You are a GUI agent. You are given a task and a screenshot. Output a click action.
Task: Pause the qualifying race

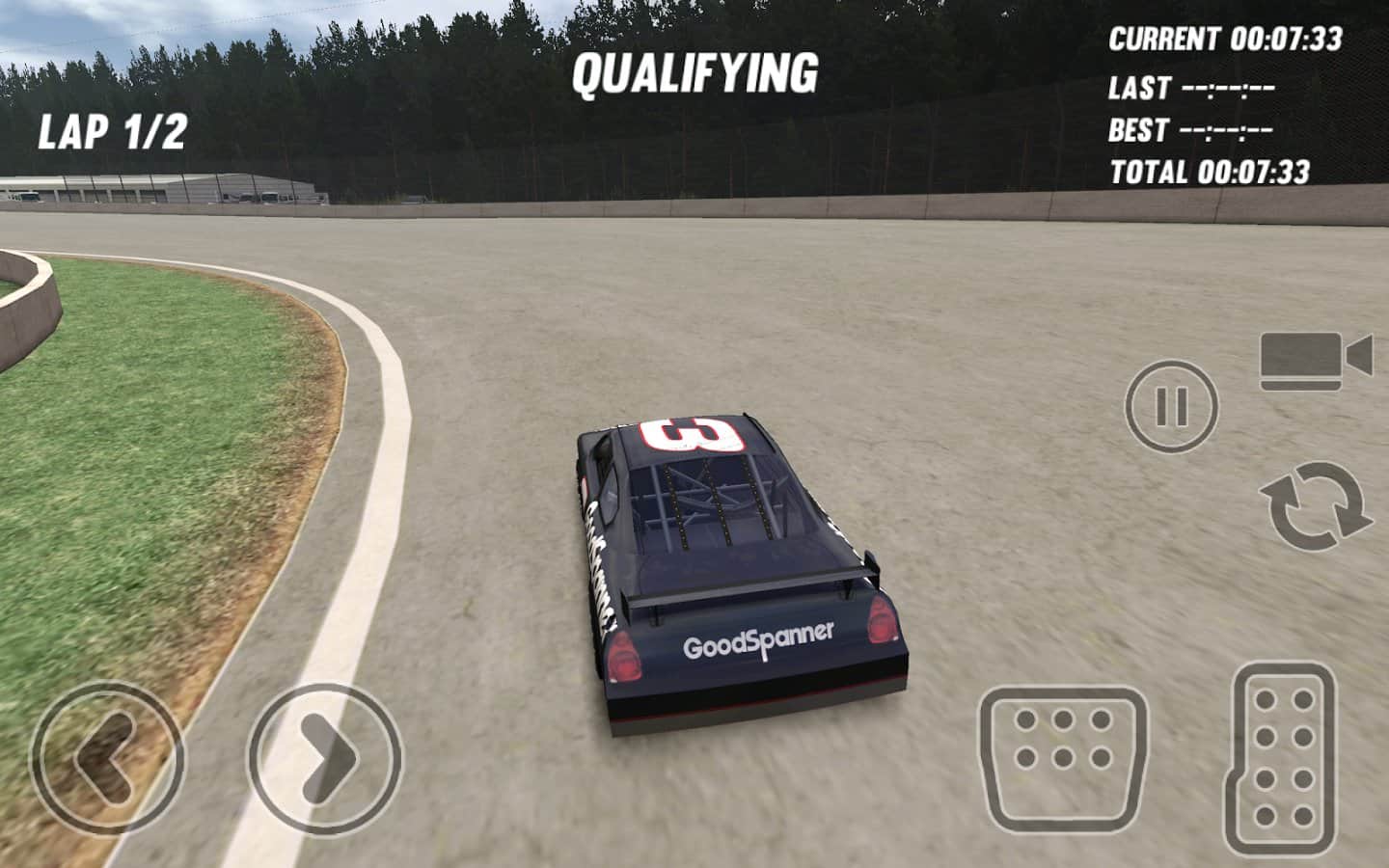tap(1171, 406)
